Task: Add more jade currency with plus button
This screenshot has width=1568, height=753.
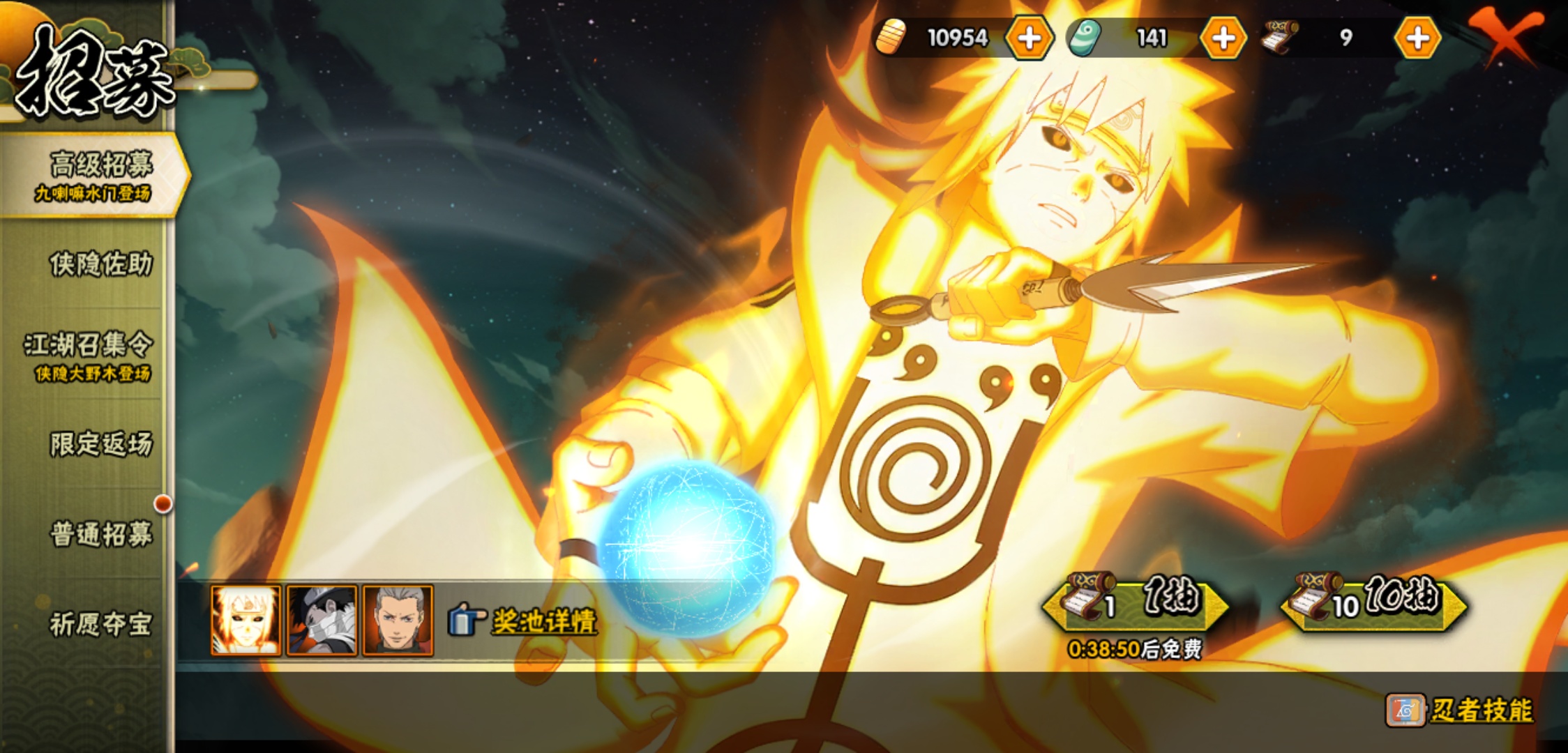Action: [1223, 38]
